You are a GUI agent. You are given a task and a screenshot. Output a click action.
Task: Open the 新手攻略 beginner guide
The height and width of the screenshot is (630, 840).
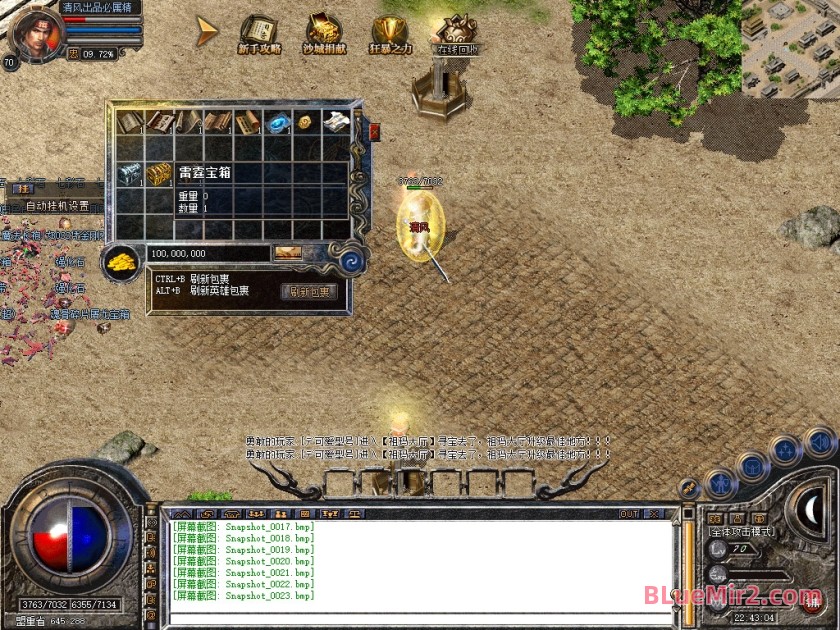[260, 33]
